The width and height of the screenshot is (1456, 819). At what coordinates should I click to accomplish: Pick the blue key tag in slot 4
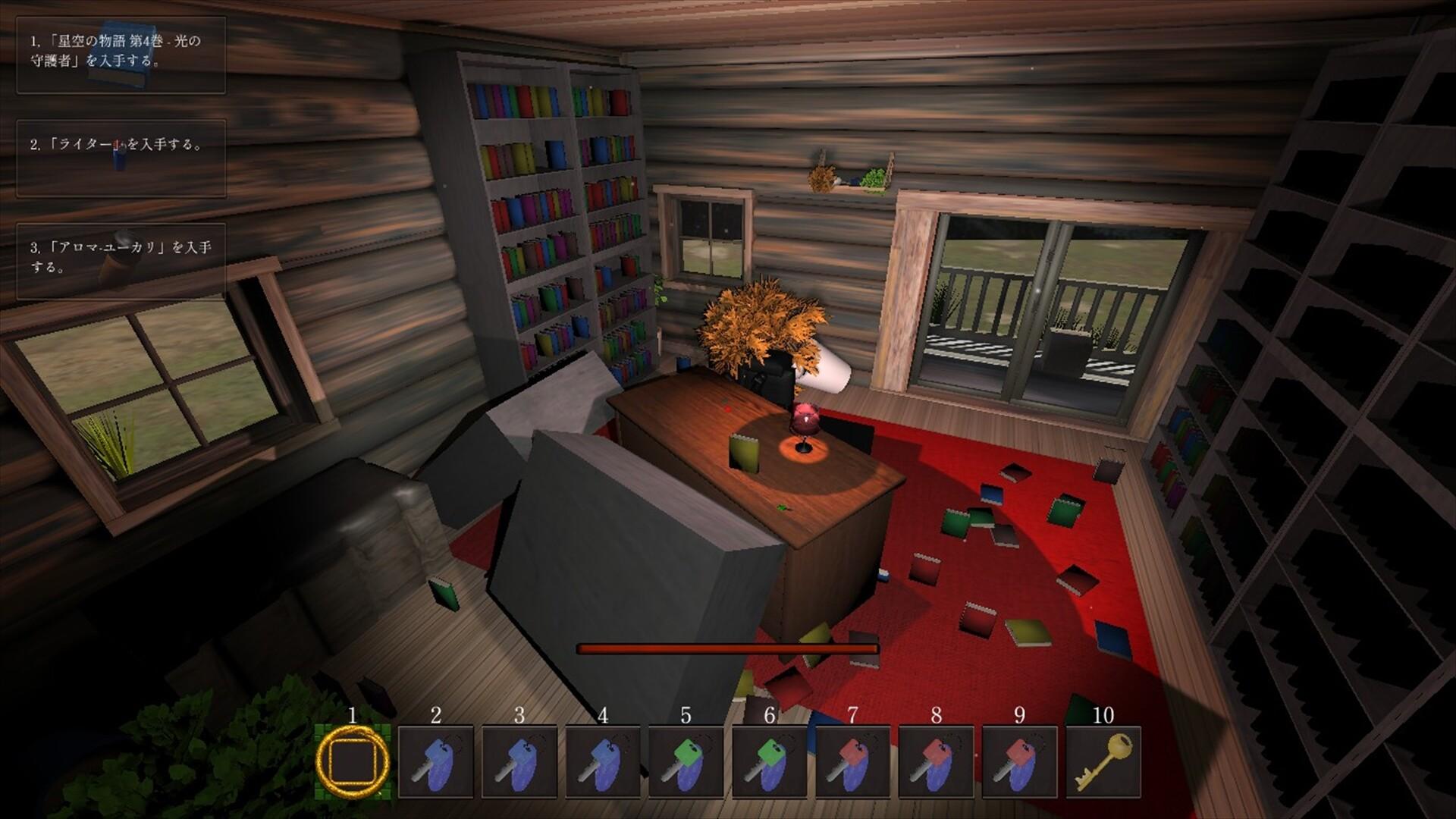tap(603, 761)
